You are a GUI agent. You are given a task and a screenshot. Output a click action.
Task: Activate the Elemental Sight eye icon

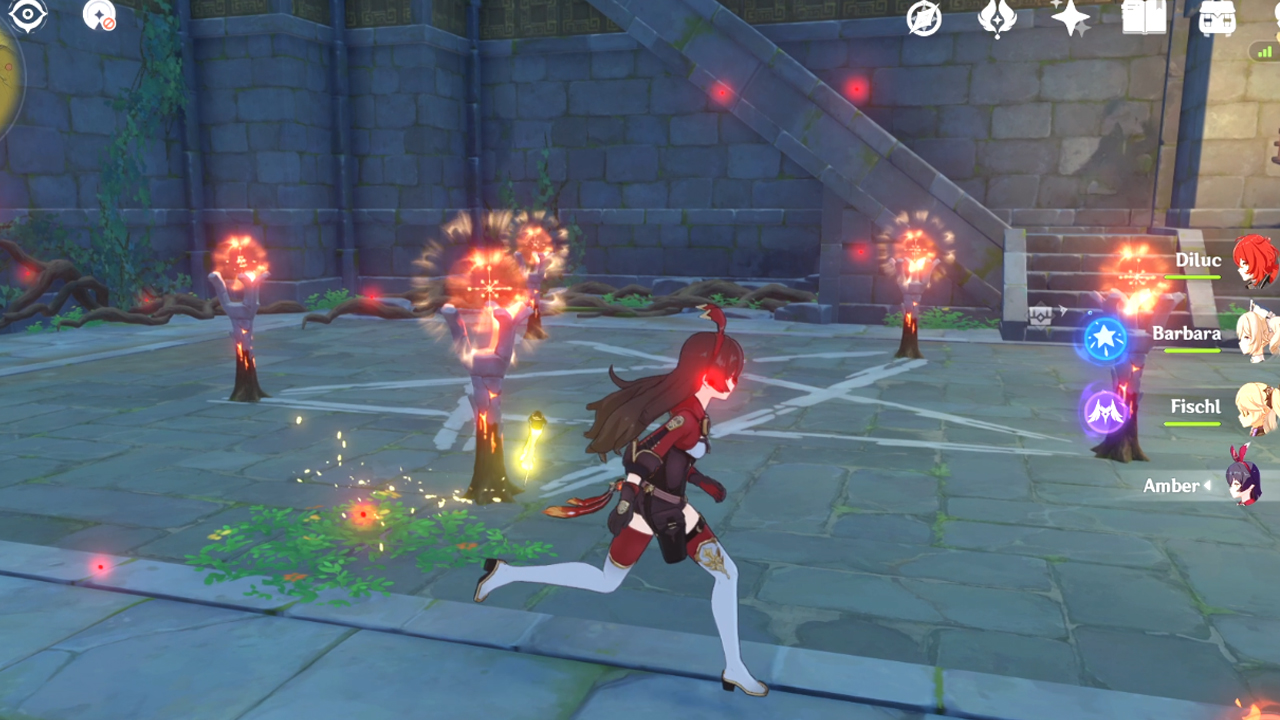click(27, 15)
